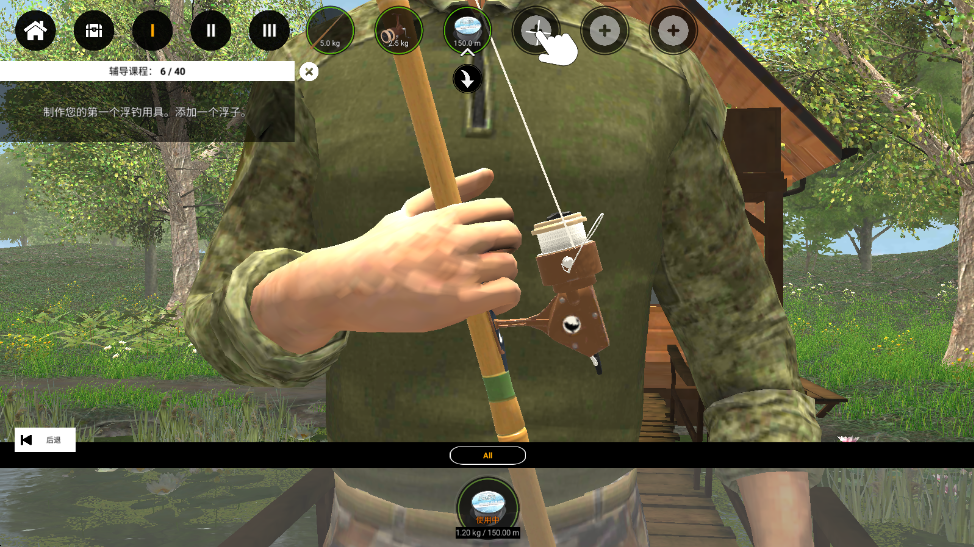Select the 2.5 kg reel slot
Image resolution: width=974 pixels, height=547 pixels.
point(398,31)
